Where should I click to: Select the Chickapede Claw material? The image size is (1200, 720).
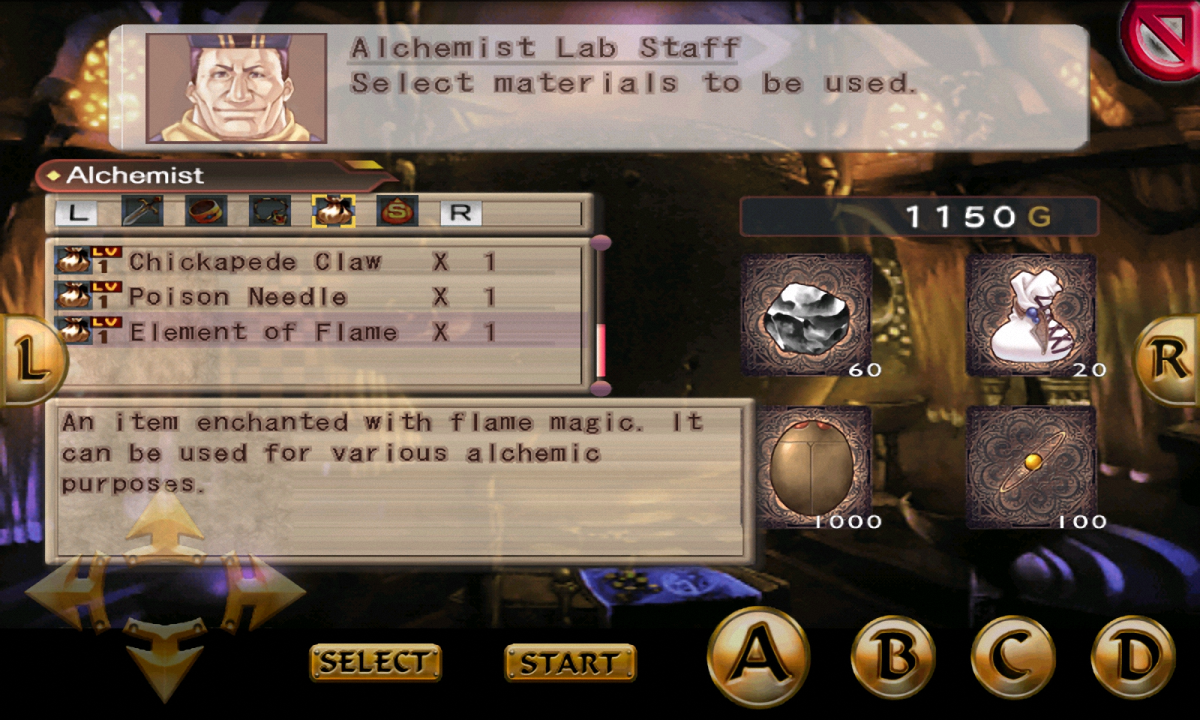click(255, 263)
